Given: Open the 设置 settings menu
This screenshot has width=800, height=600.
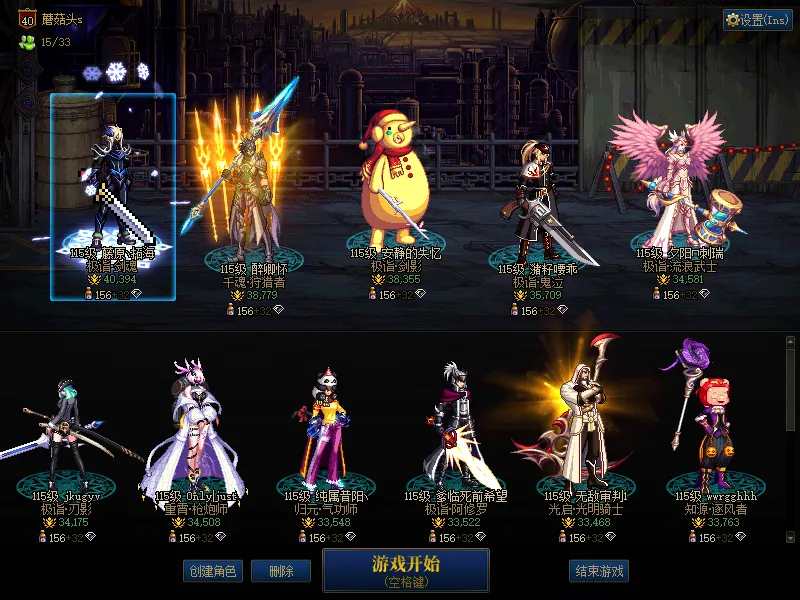Looking at the screenshot, I should (x=757, y=20).
